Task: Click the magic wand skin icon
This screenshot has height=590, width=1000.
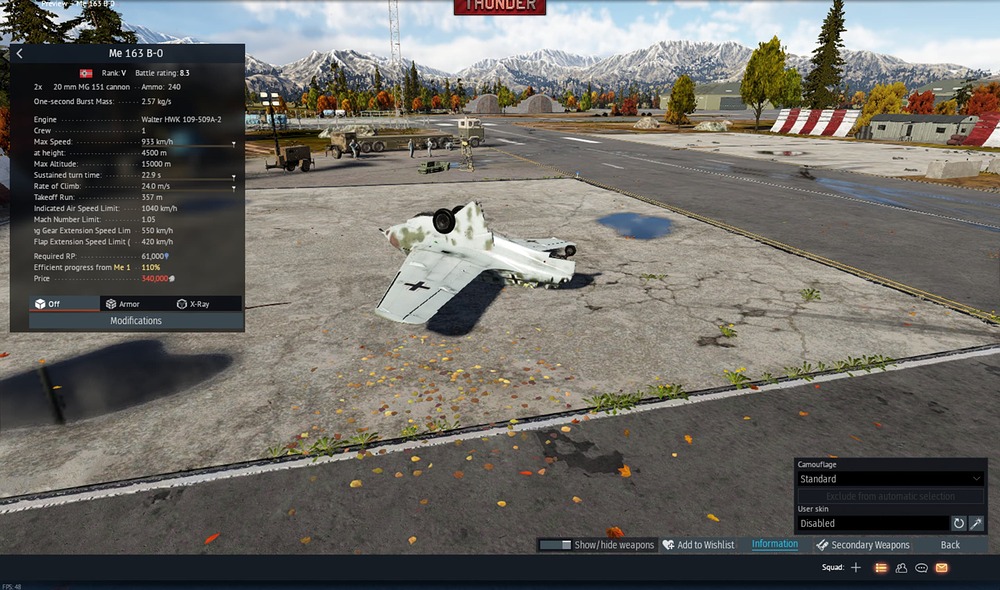Action: [x=976, y=523]
